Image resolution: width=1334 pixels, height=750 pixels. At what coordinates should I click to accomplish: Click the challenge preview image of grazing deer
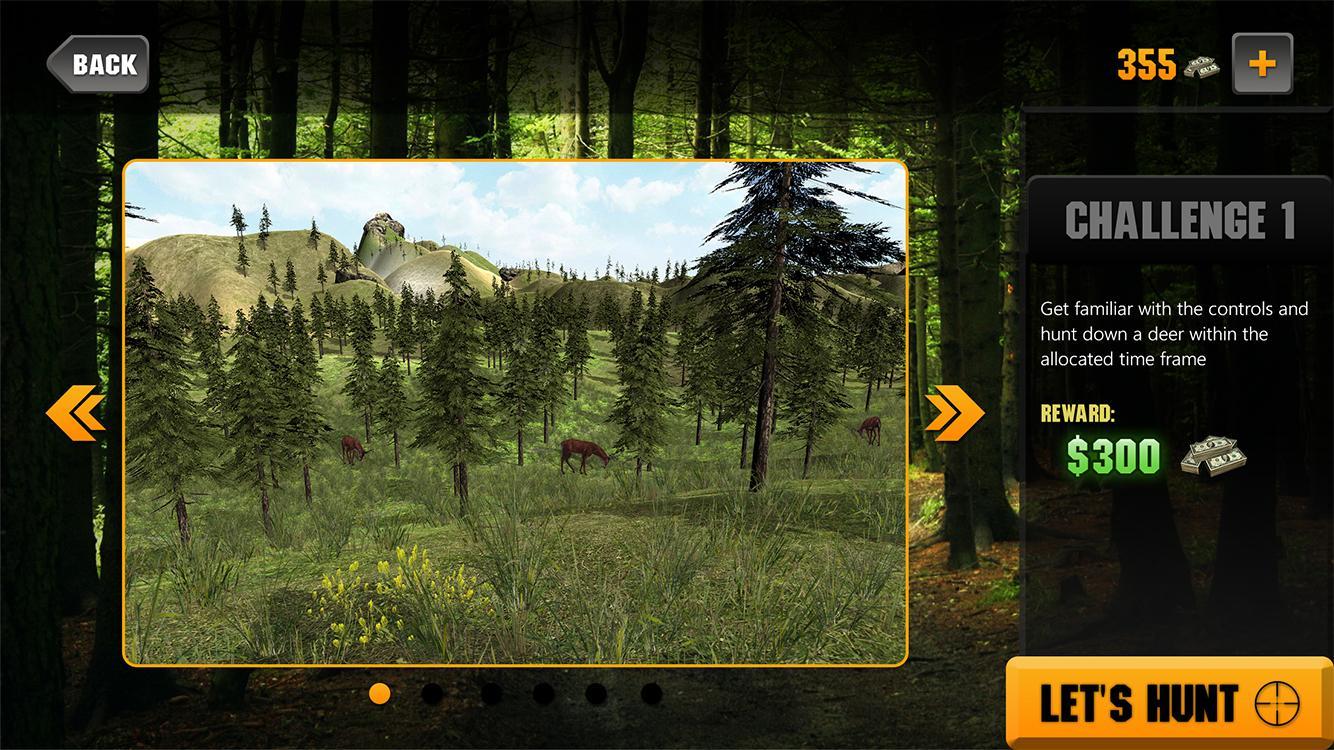point(513,411)
